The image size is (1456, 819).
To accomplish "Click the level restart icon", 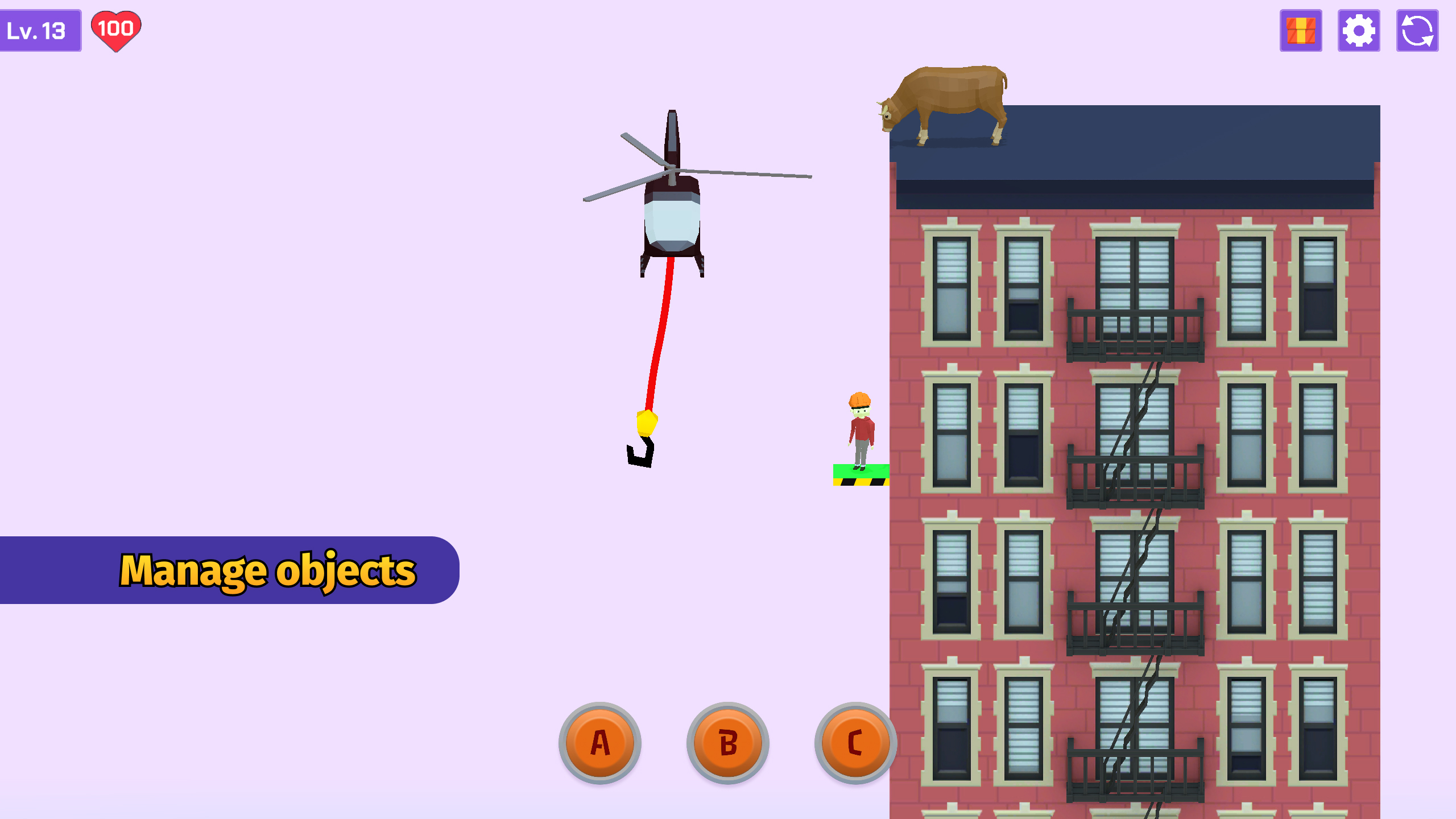I will [x=1417, y=31].
